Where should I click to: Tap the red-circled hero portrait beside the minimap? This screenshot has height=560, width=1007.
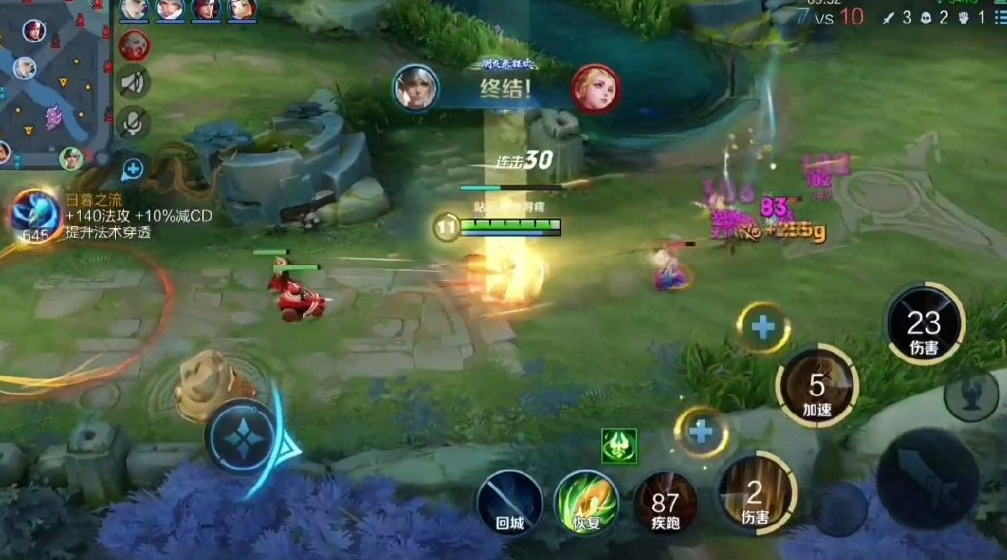tap(134, 45)
